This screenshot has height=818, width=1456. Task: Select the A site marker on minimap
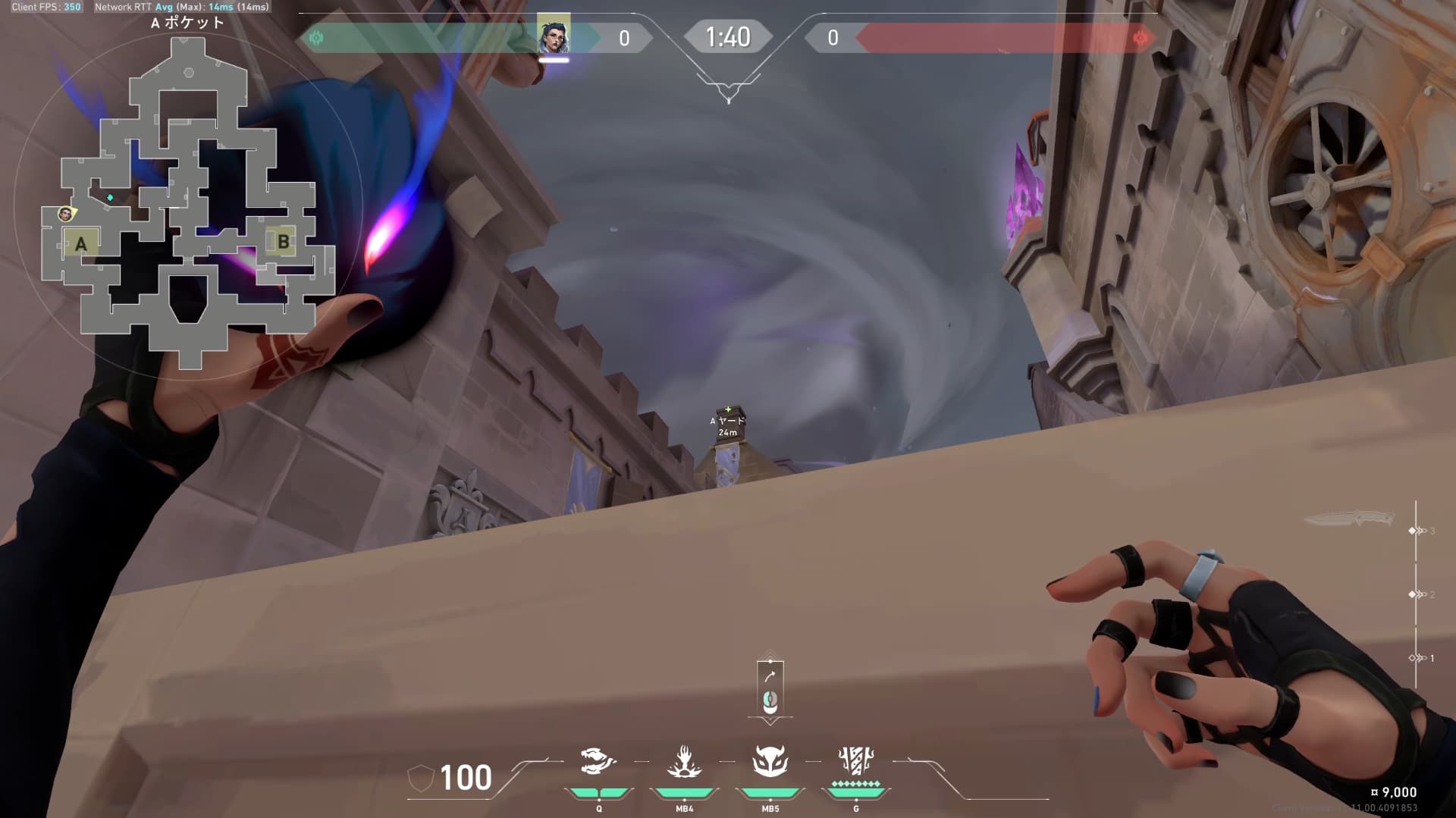[x=81, y=243]
